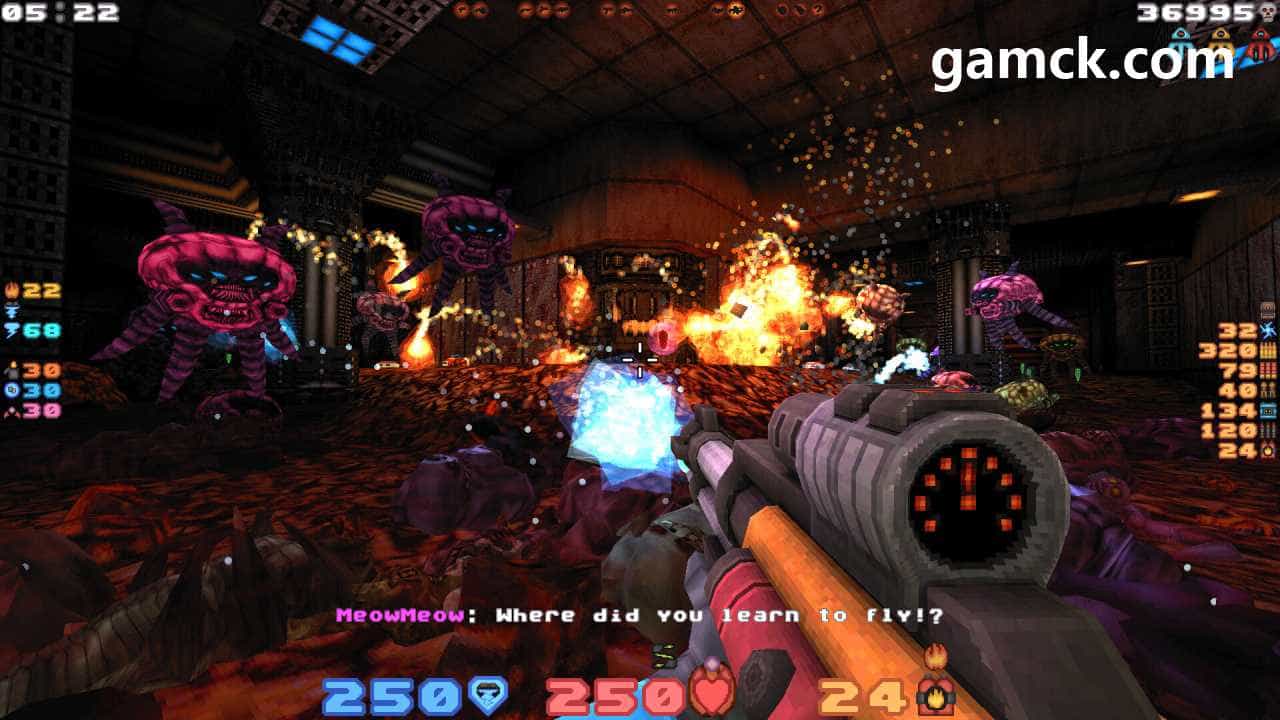Click the orange flame icon beside 22
The width and height of the screenshot is (1280, 720).
point(11,291)
